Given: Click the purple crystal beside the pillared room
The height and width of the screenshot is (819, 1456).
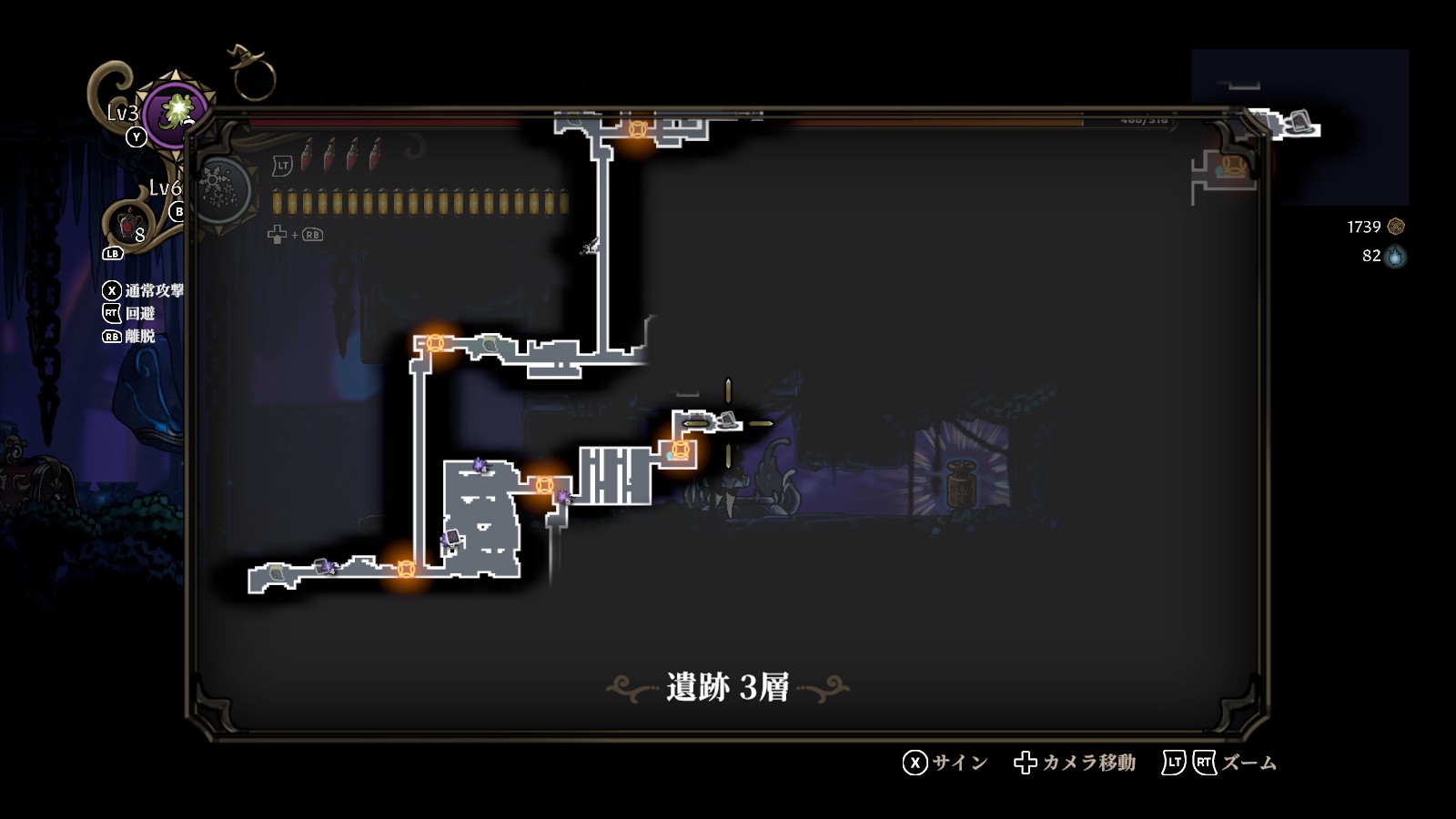Looking at the screenshot, I should pos(563,497).
